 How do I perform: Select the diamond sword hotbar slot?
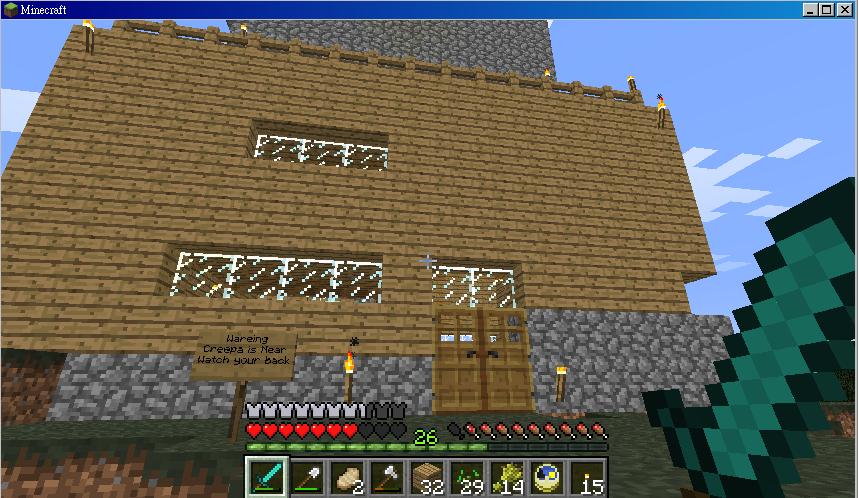pos(267,478)
